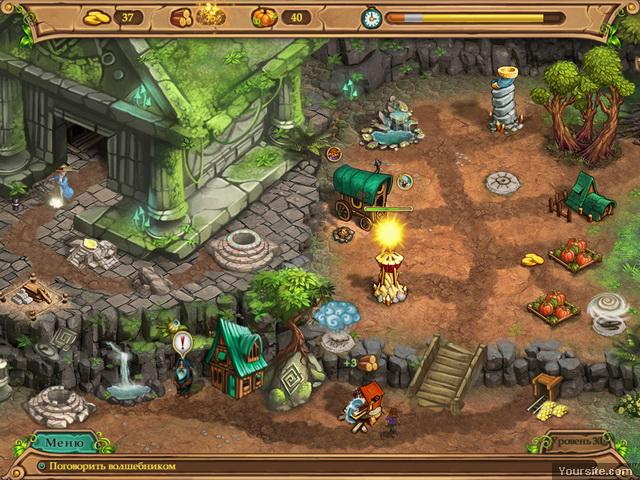Select the white-haired character portrait badge by the wagon
The height and width of the screenshot is (480, 640).
point(405,181)
